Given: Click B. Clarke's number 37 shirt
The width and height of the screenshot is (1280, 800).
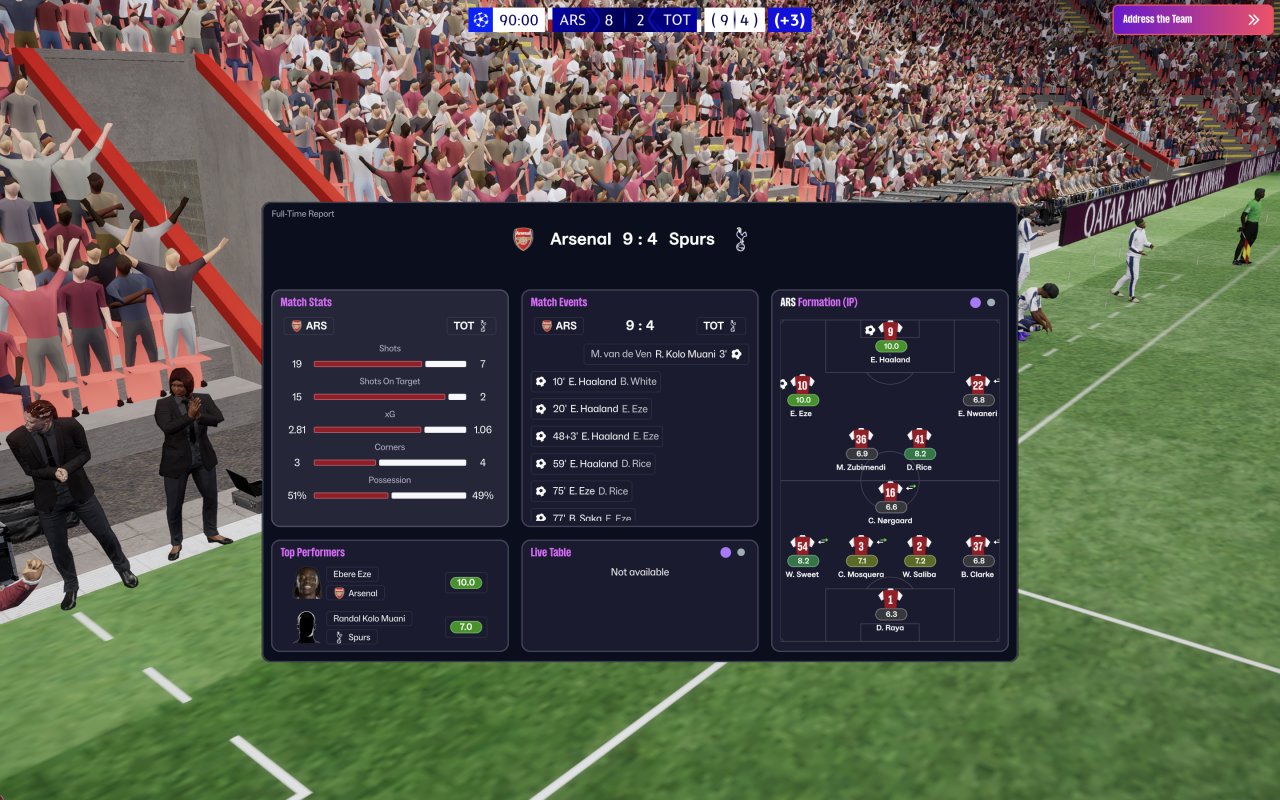Looking at the screenshot, I should [978, 545].
